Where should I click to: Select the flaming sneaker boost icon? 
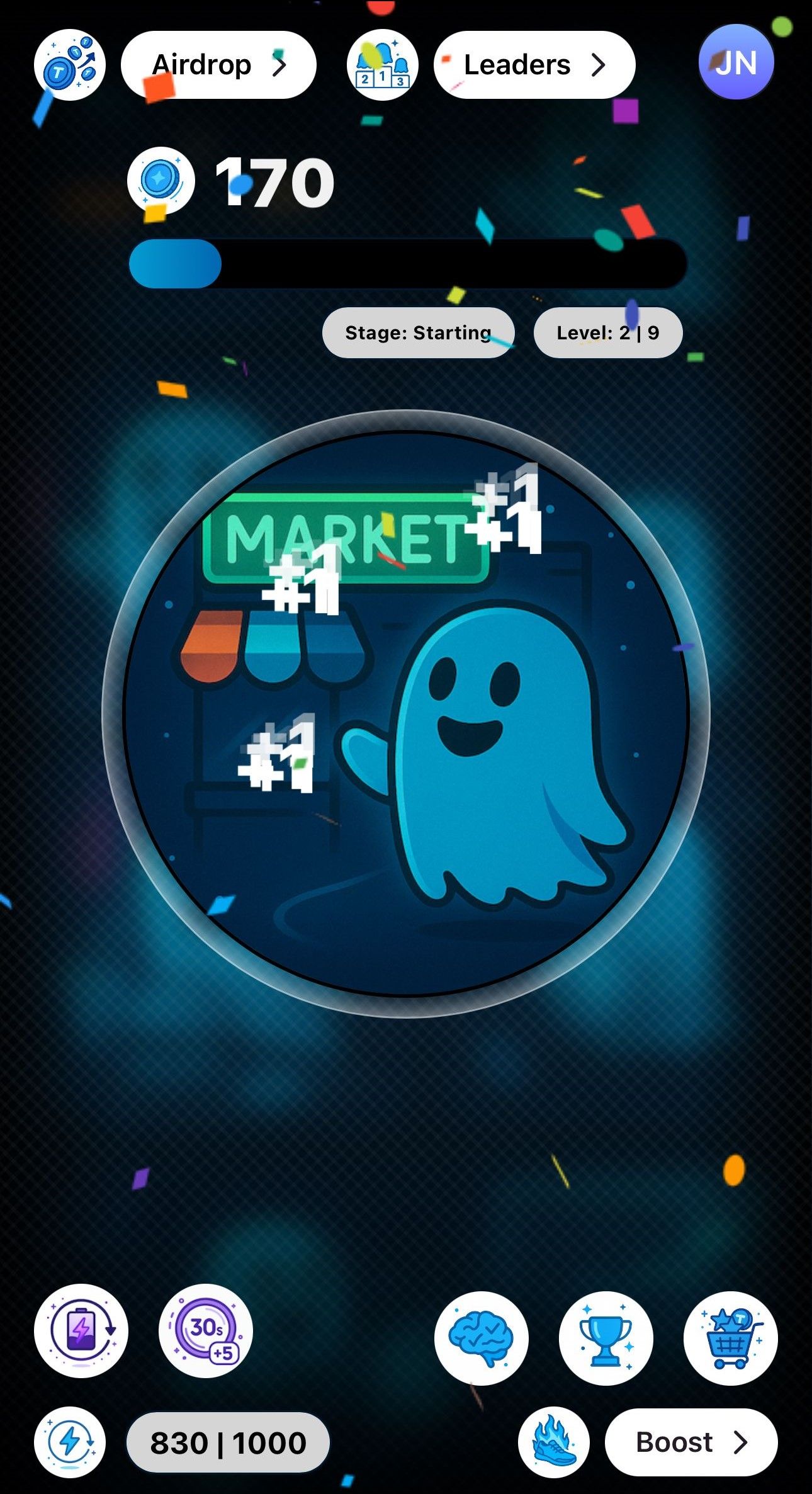[x=554, y=1440]
